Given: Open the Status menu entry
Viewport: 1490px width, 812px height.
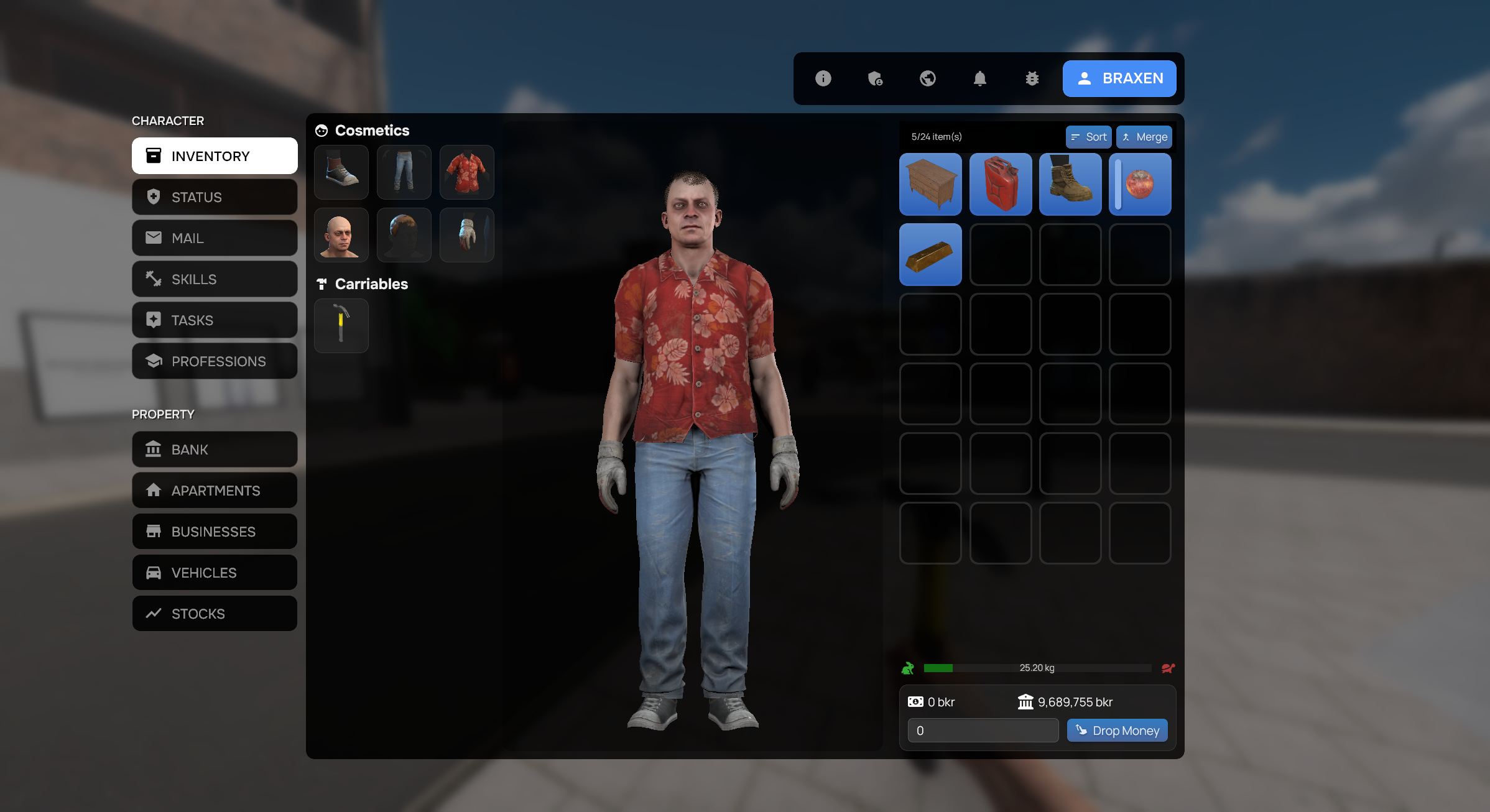Looking at the screenshot, I should click(215, 197).
